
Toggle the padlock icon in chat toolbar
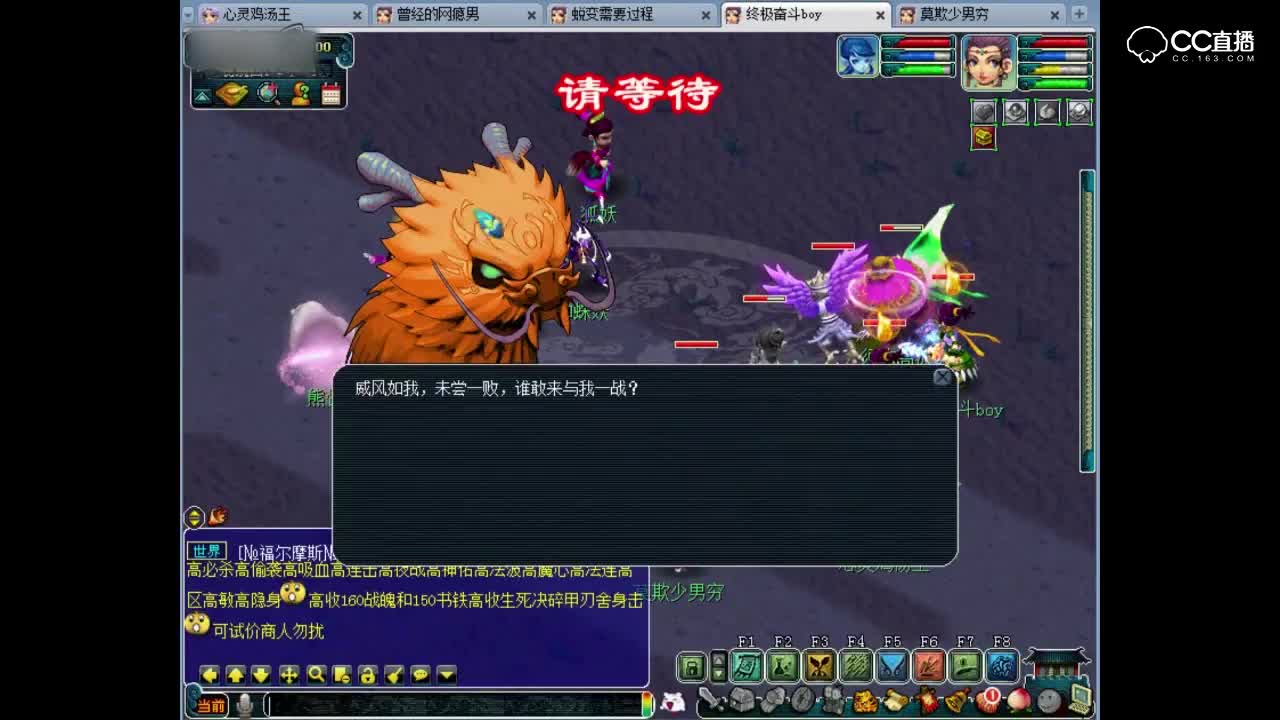[367, 675]
